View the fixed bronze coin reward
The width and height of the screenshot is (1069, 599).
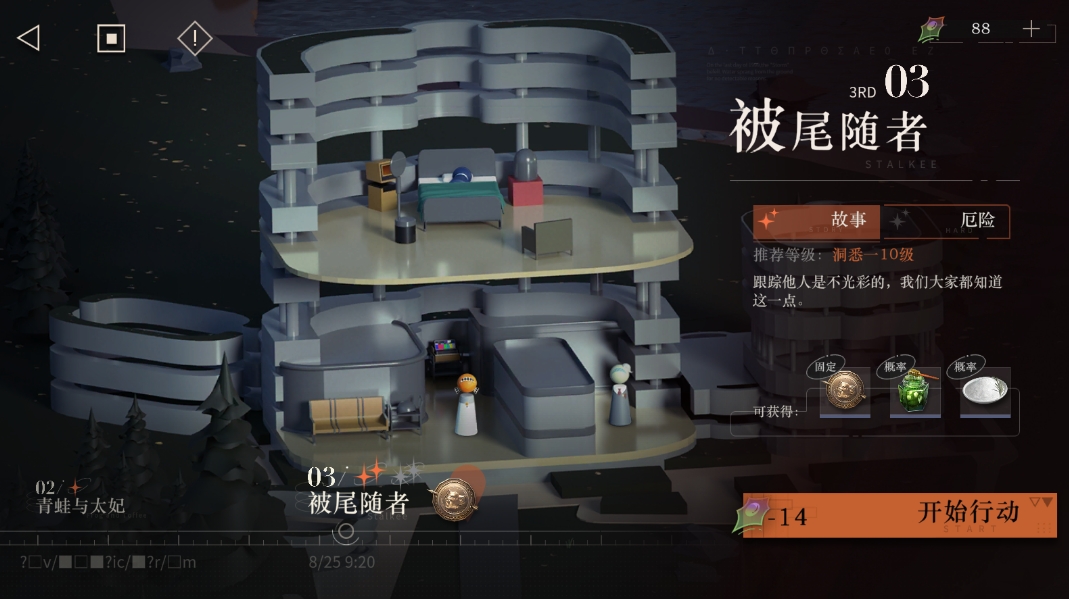[844, 393]
